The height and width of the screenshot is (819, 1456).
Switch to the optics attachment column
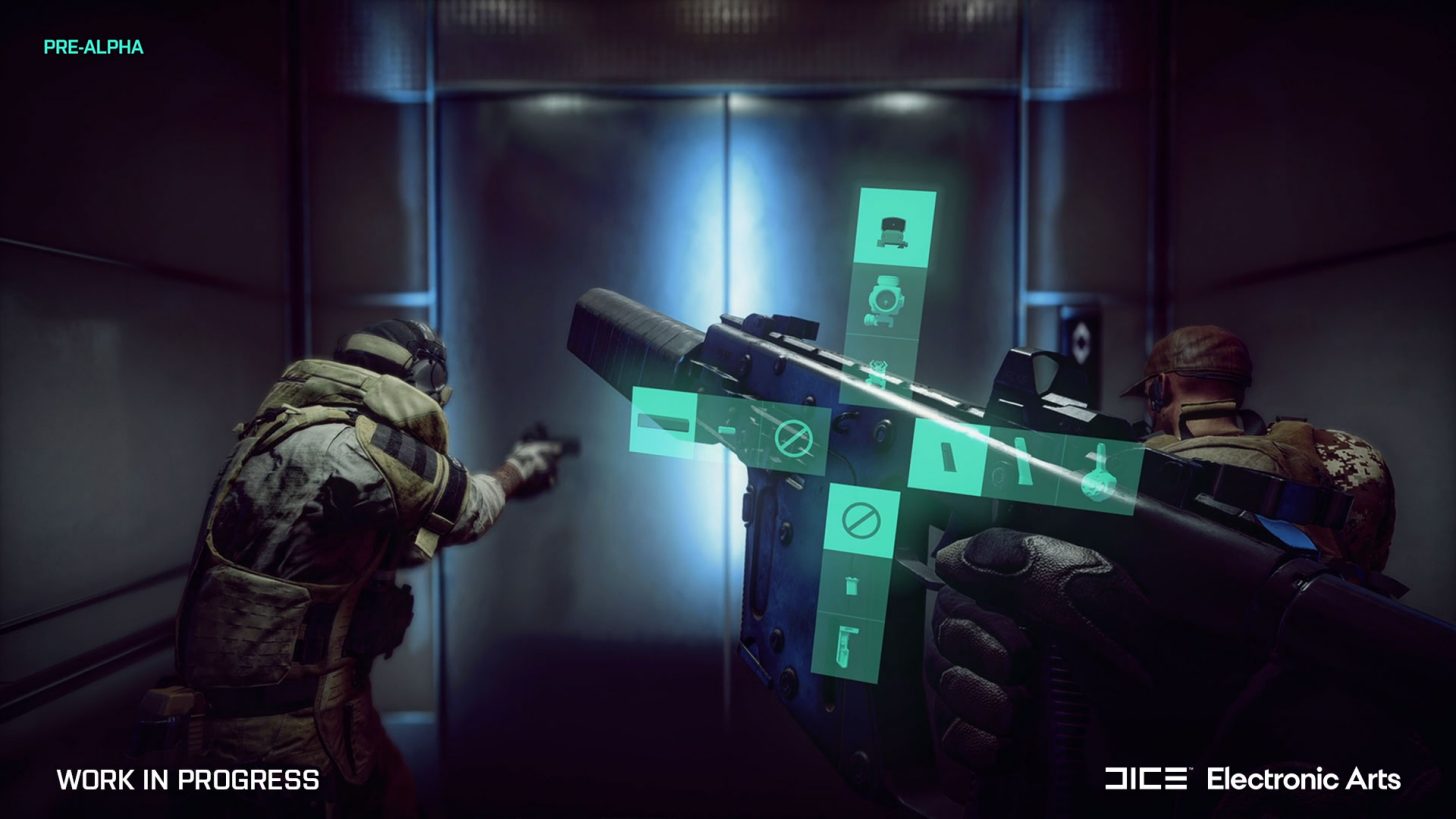pyautogui.click(x=887, y=300)
